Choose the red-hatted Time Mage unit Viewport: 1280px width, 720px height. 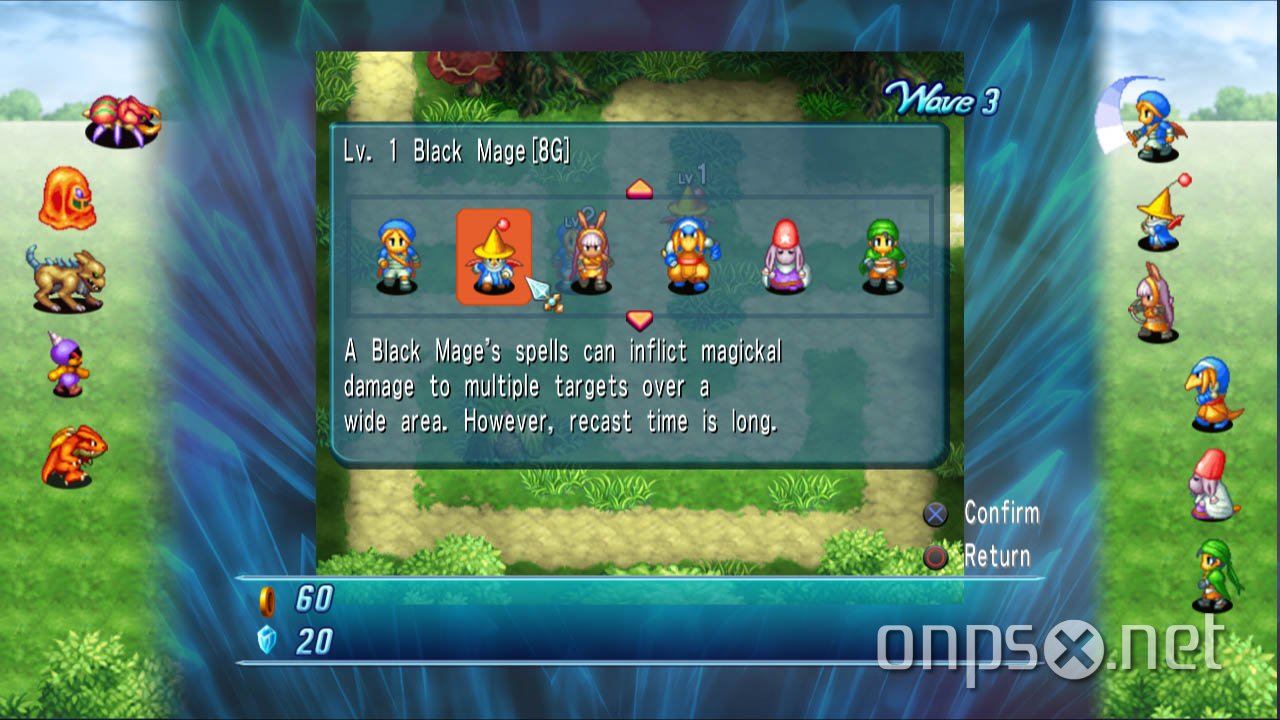pyautogui.click(x=785, y=257)
